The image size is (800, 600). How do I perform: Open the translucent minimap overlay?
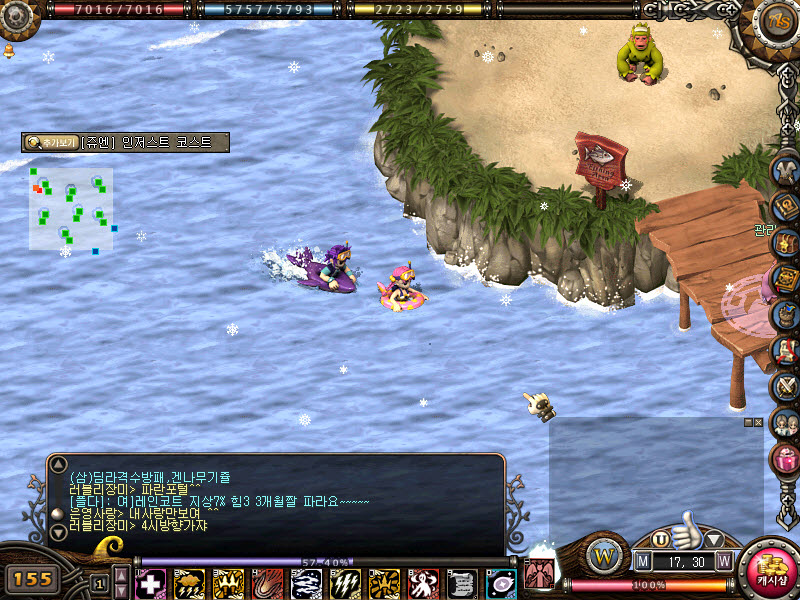(x=71, y=208)
